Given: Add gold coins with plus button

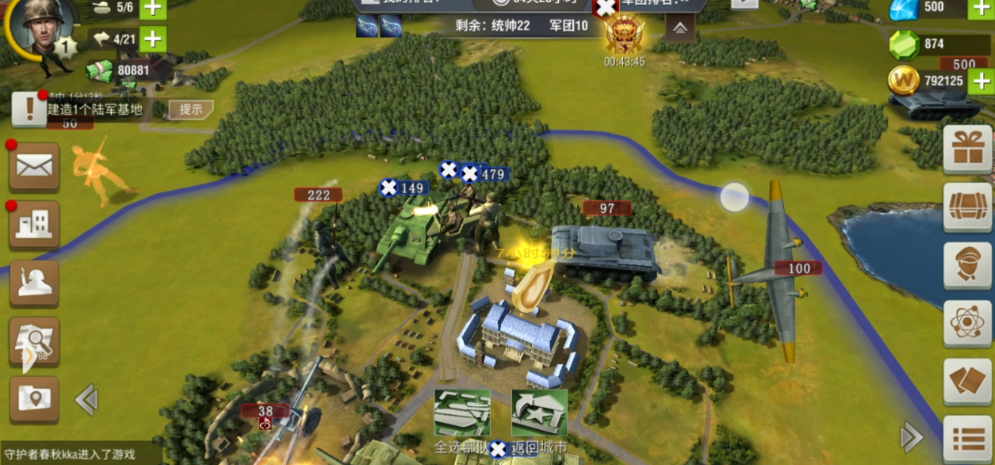Looking at the screenshot, I should click(980, 80).
